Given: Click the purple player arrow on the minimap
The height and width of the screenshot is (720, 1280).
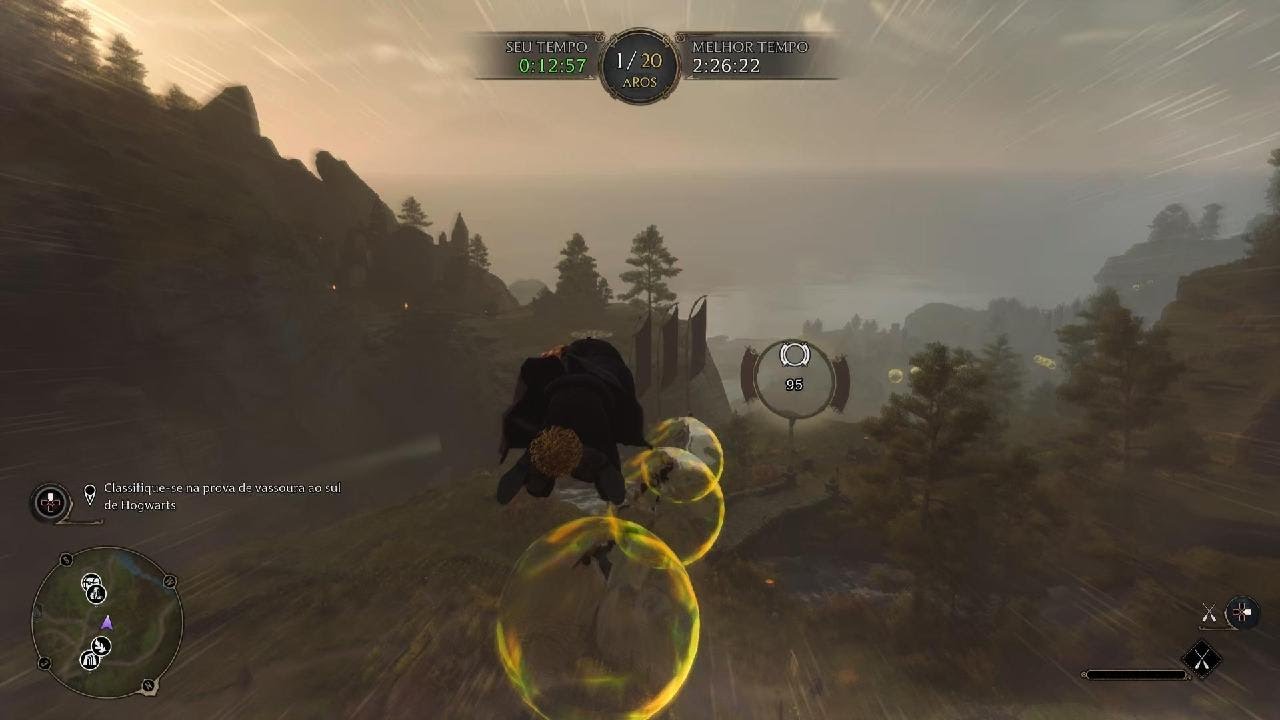Looking at the screenshot, I should coord(107,623).
